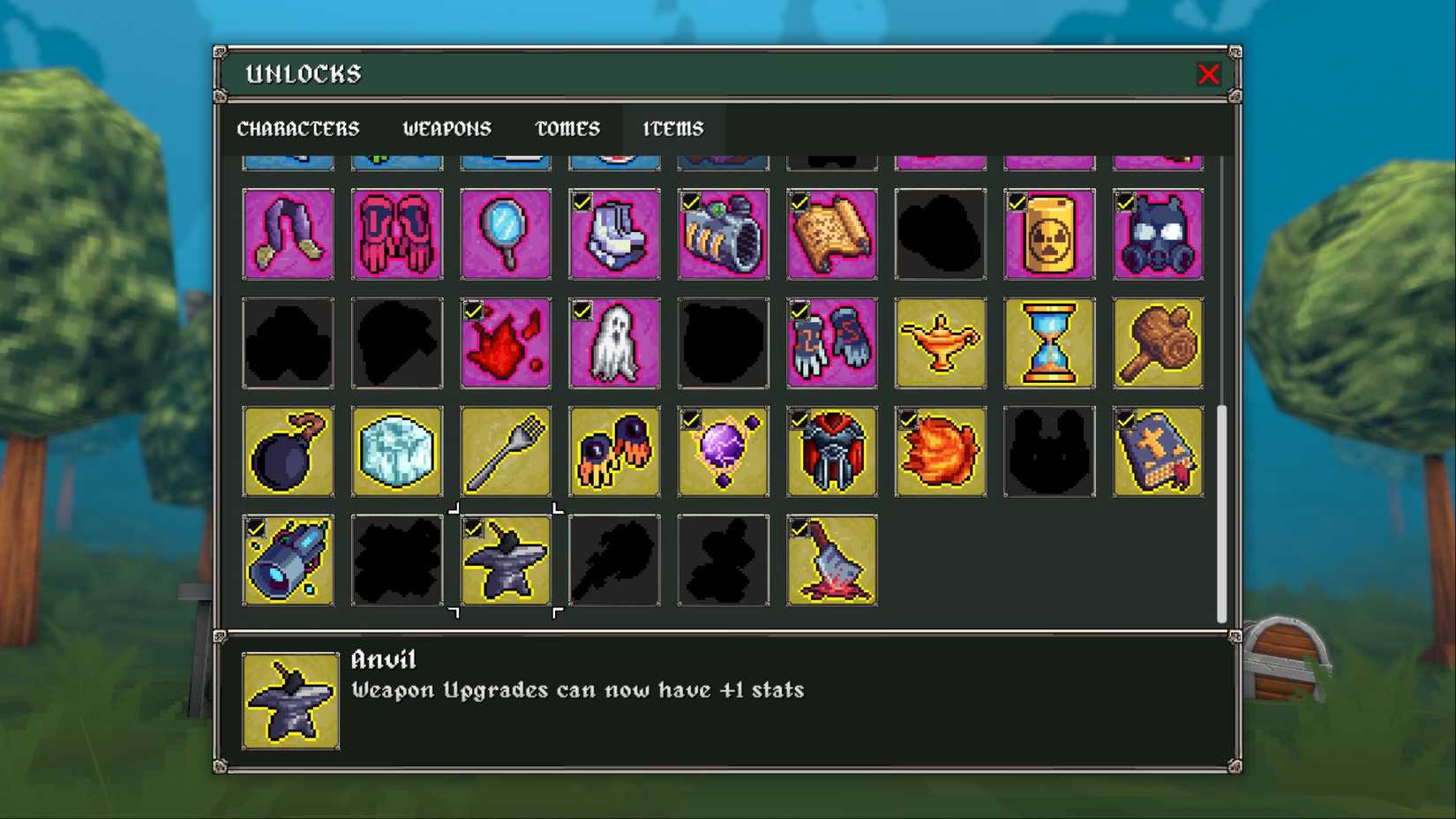Open the Campfire item details
The height and width of the screenshot is (819, 1456).
tap(831, 560)
